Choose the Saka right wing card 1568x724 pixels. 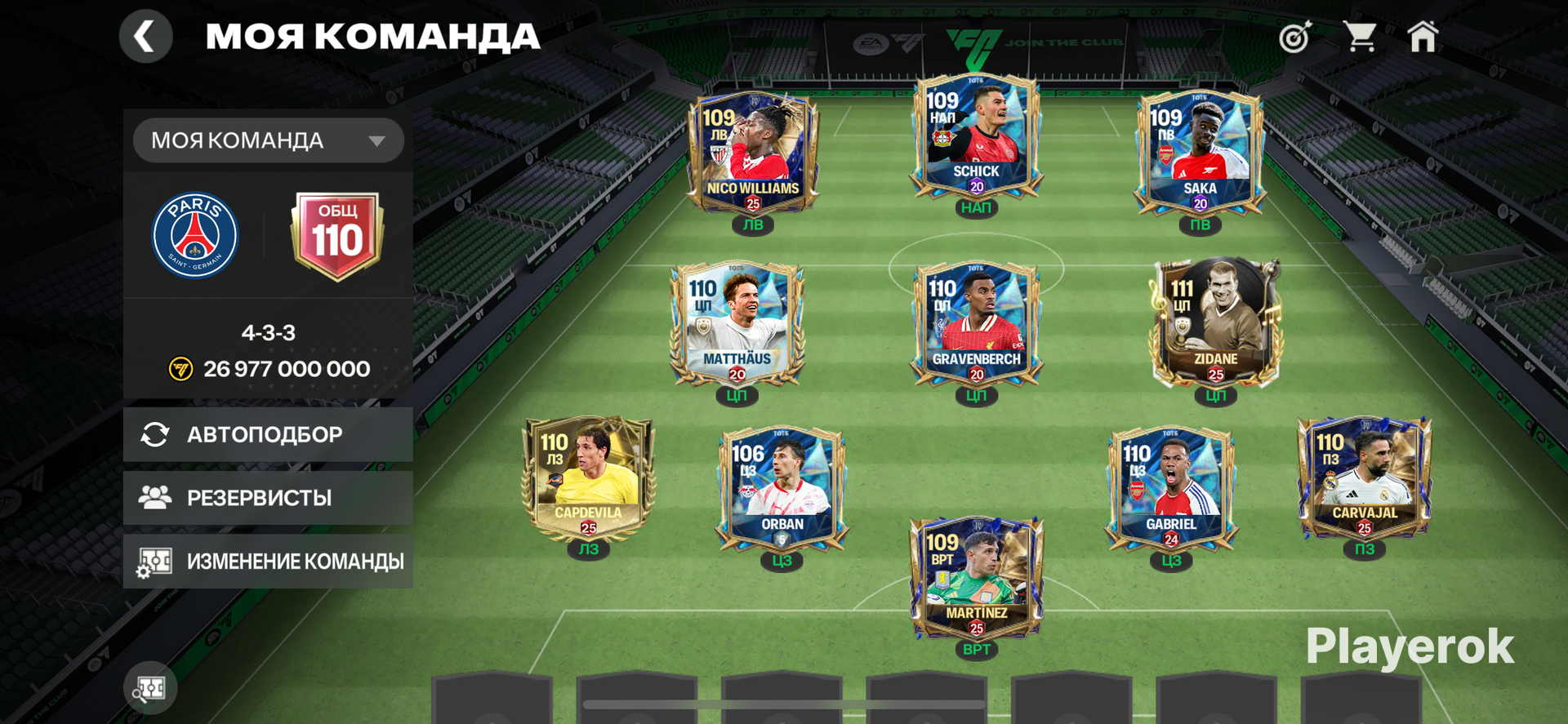point(1199,153)
